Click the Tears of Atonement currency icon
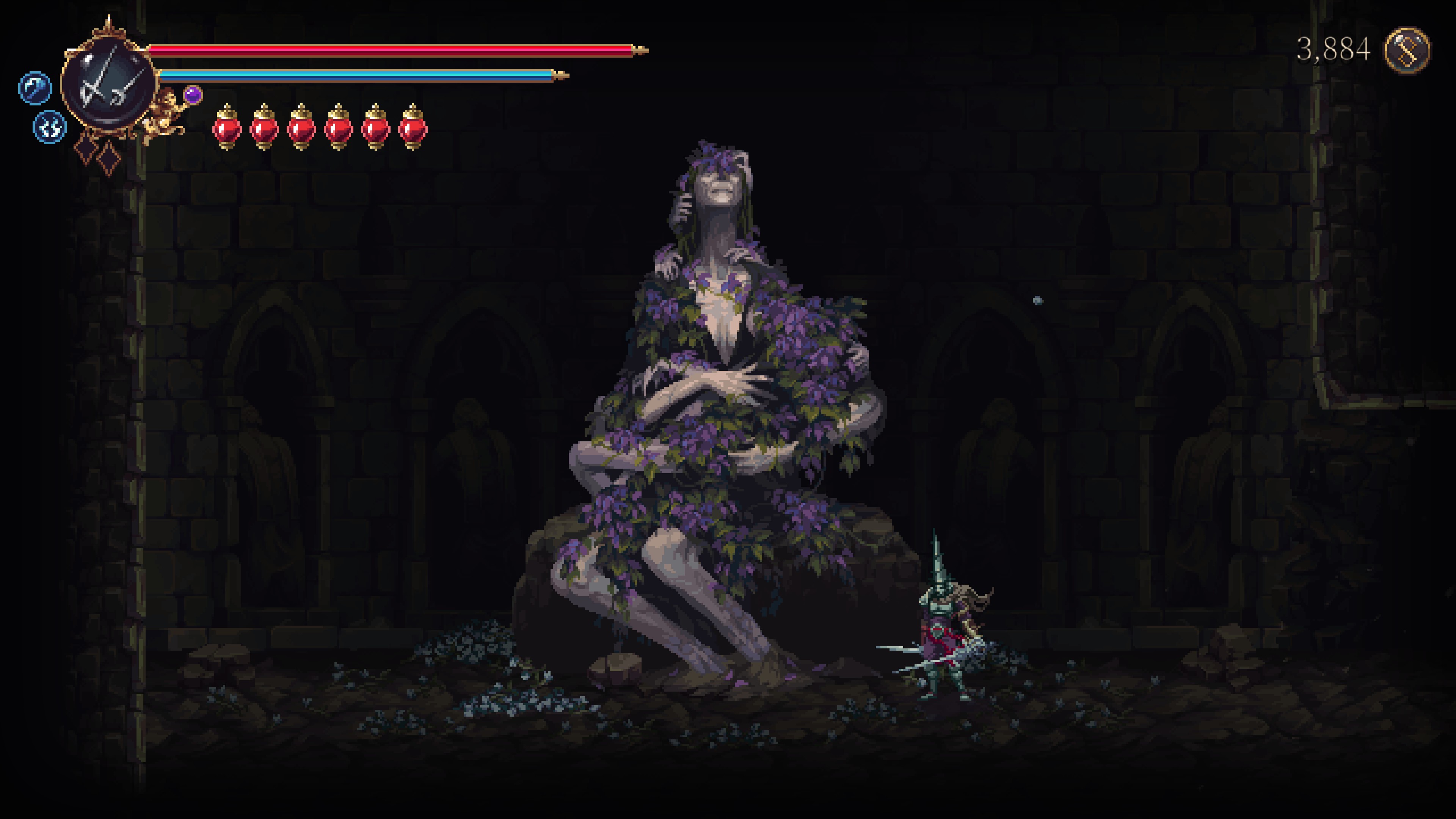The width and height of the screenshot is (1456, 819). pyautogui.click(x=1407, y=50)
